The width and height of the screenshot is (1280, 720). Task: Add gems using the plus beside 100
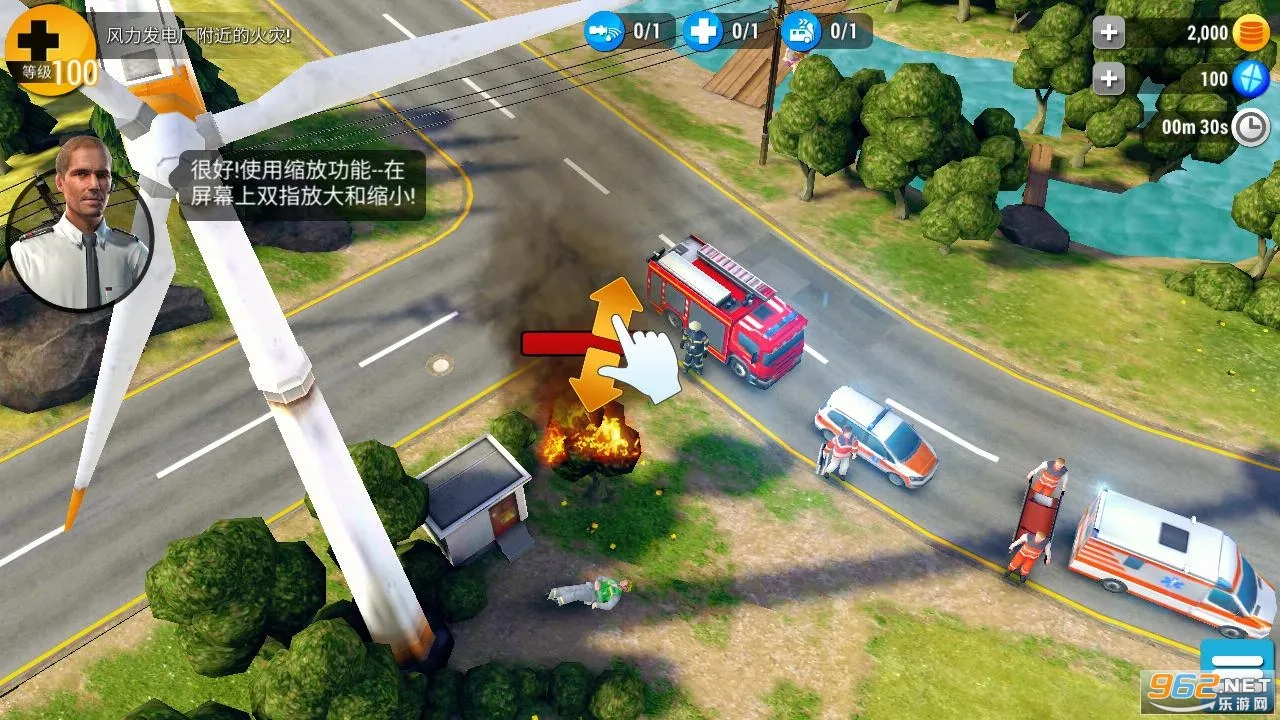coord(1108,78)
